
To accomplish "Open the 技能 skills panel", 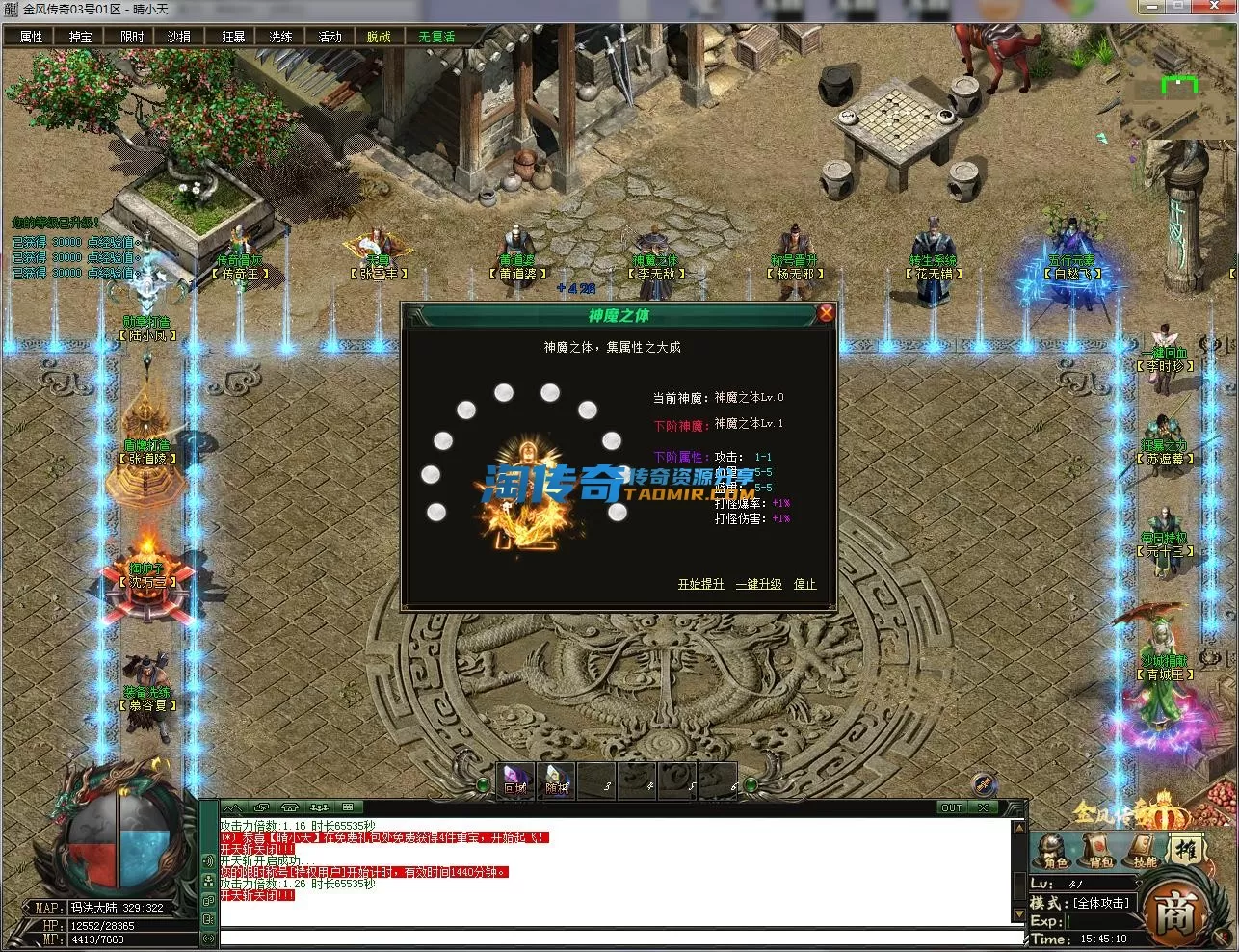I will tap(1144, 851).
